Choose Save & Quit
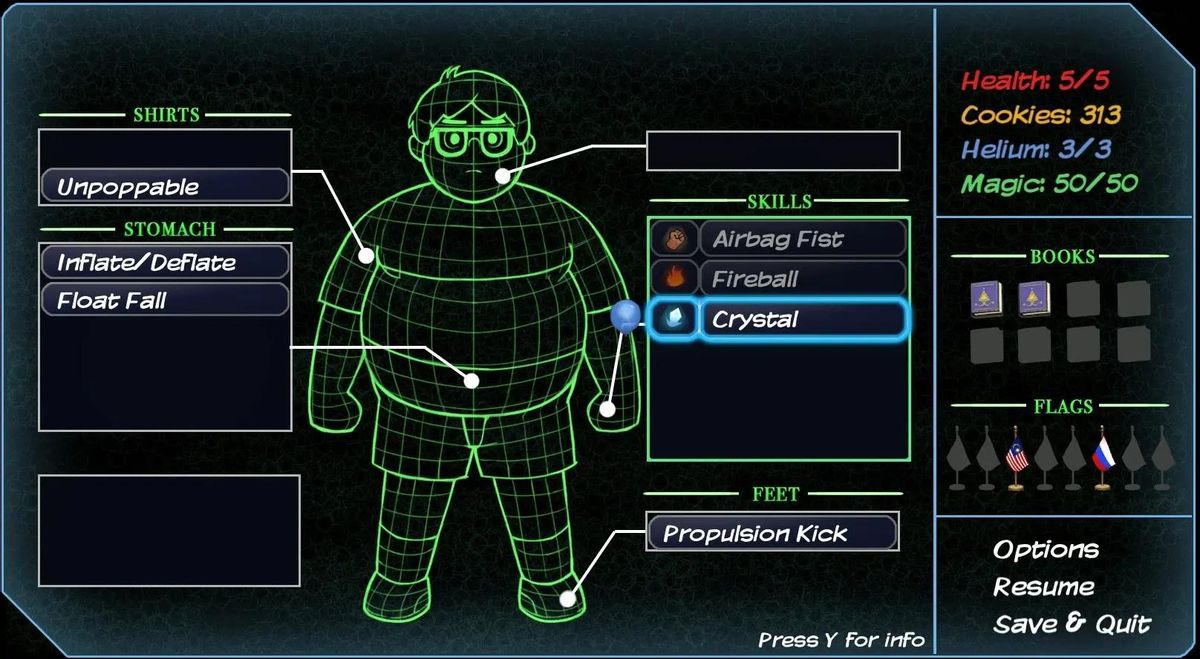The height and width of the screenshot is (659, 1200). tap(1071, 624)
